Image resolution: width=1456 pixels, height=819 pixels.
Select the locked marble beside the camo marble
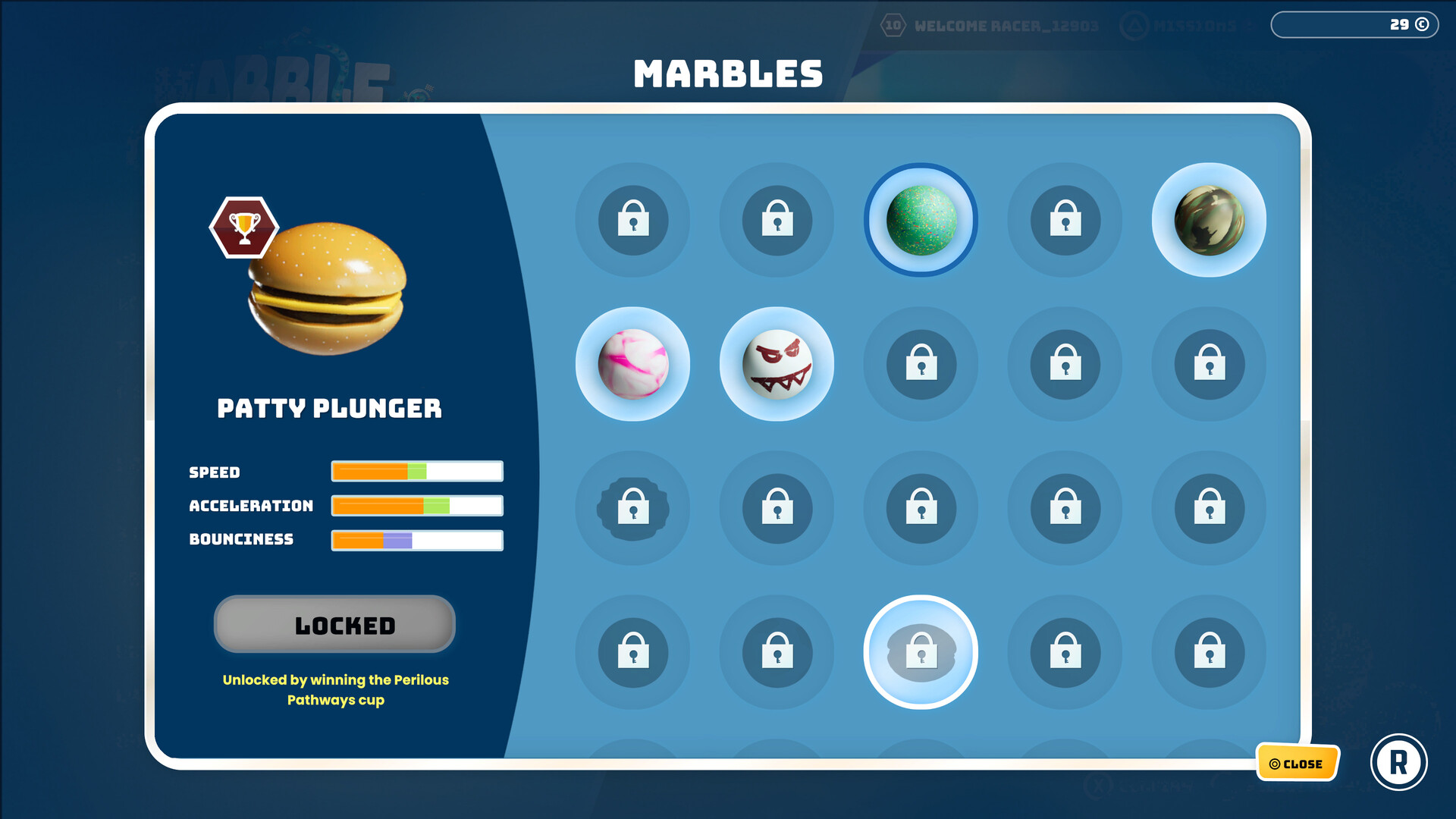1065,220
